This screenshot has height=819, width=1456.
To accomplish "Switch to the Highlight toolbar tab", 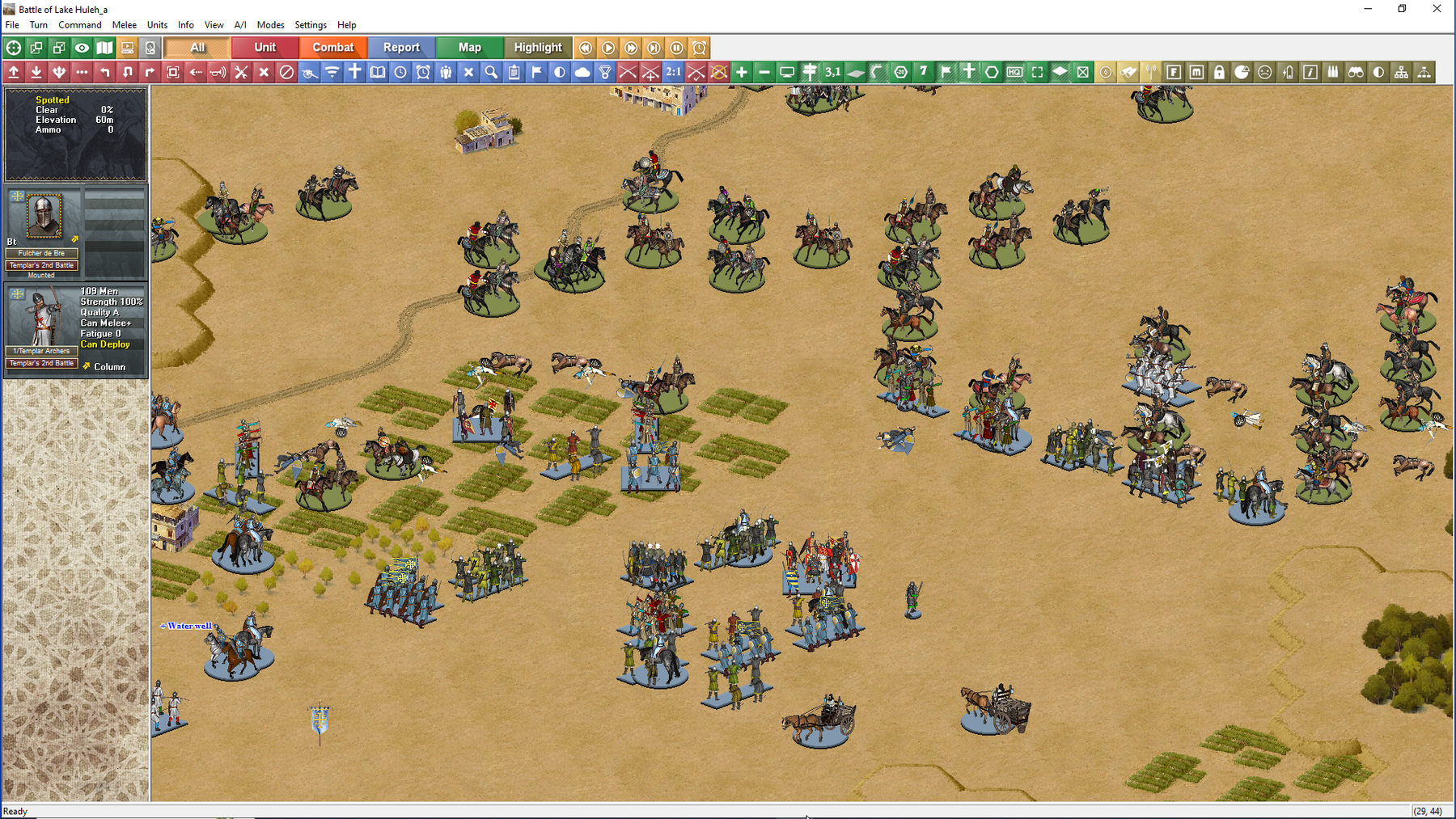I will point(538,48).
